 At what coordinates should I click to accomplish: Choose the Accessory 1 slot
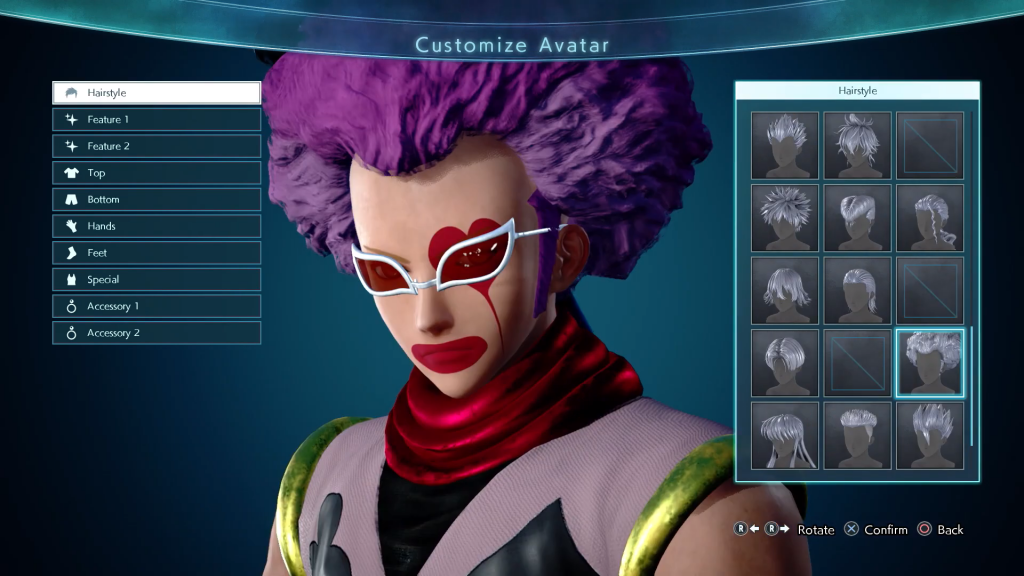point(157,306)
